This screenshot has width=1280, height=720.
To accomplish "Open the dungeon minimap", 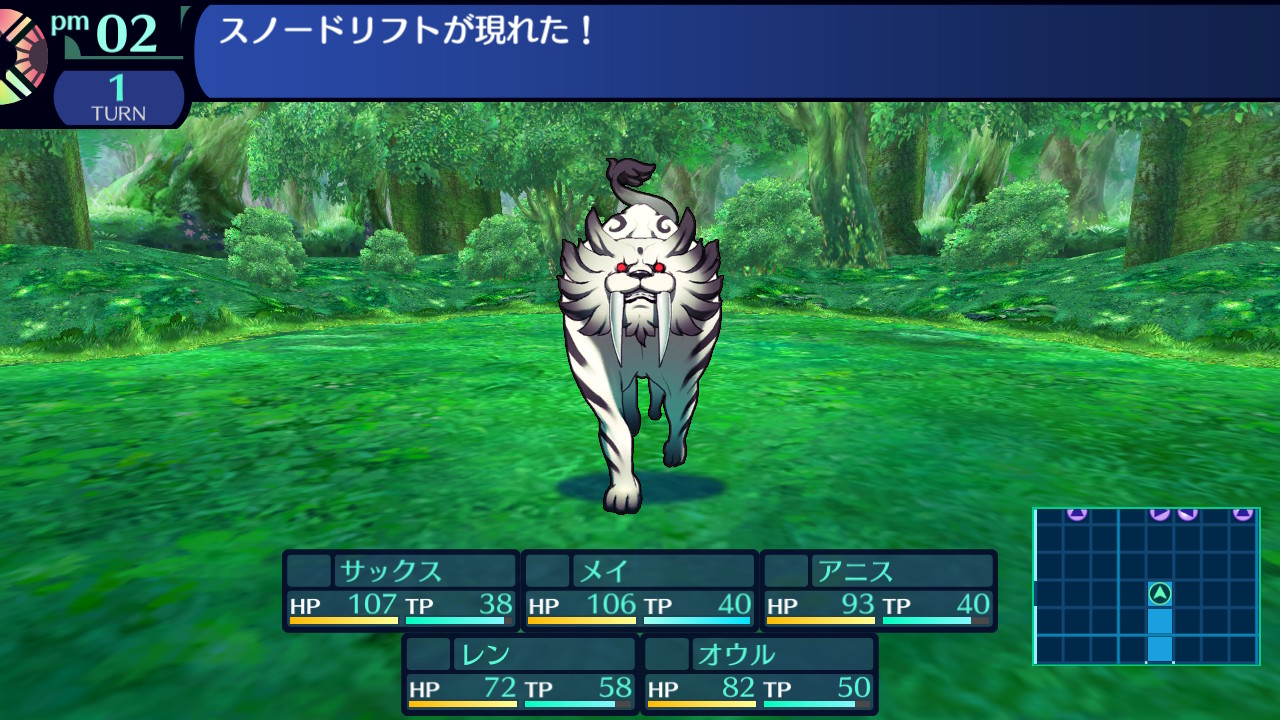I will [x=1146, y=586].
